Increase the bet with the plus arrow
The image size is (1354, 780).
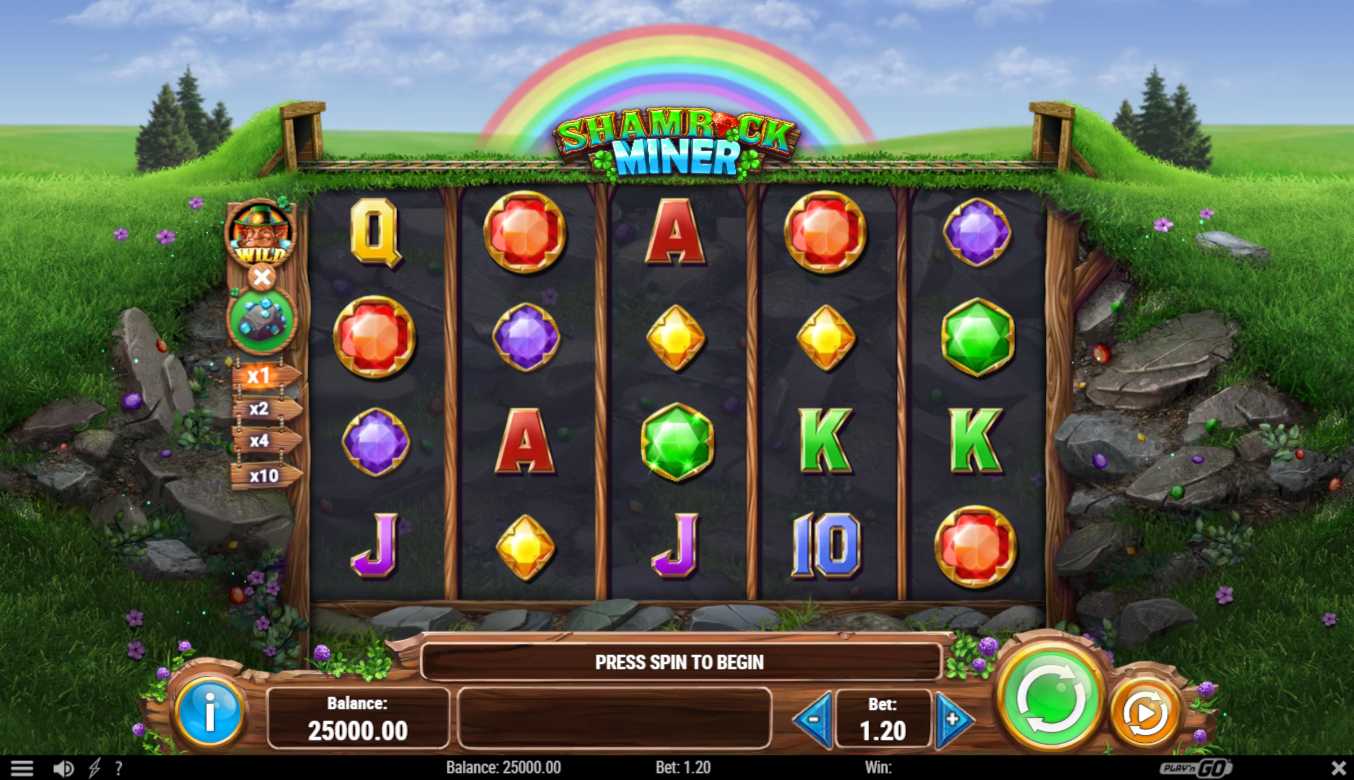(953, 718)
